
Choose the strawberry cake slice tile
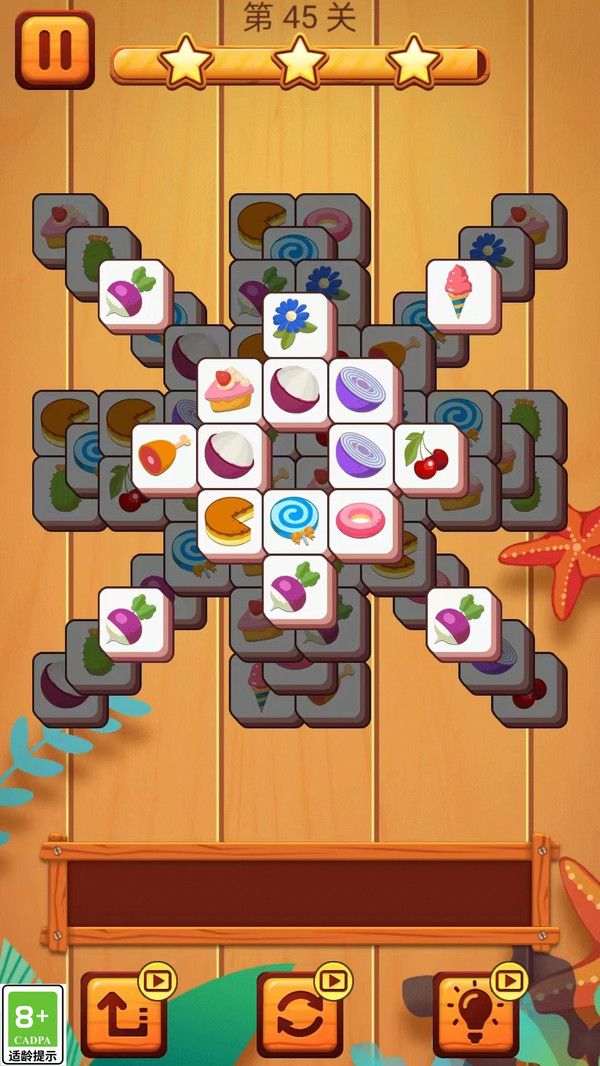[230, 389]
